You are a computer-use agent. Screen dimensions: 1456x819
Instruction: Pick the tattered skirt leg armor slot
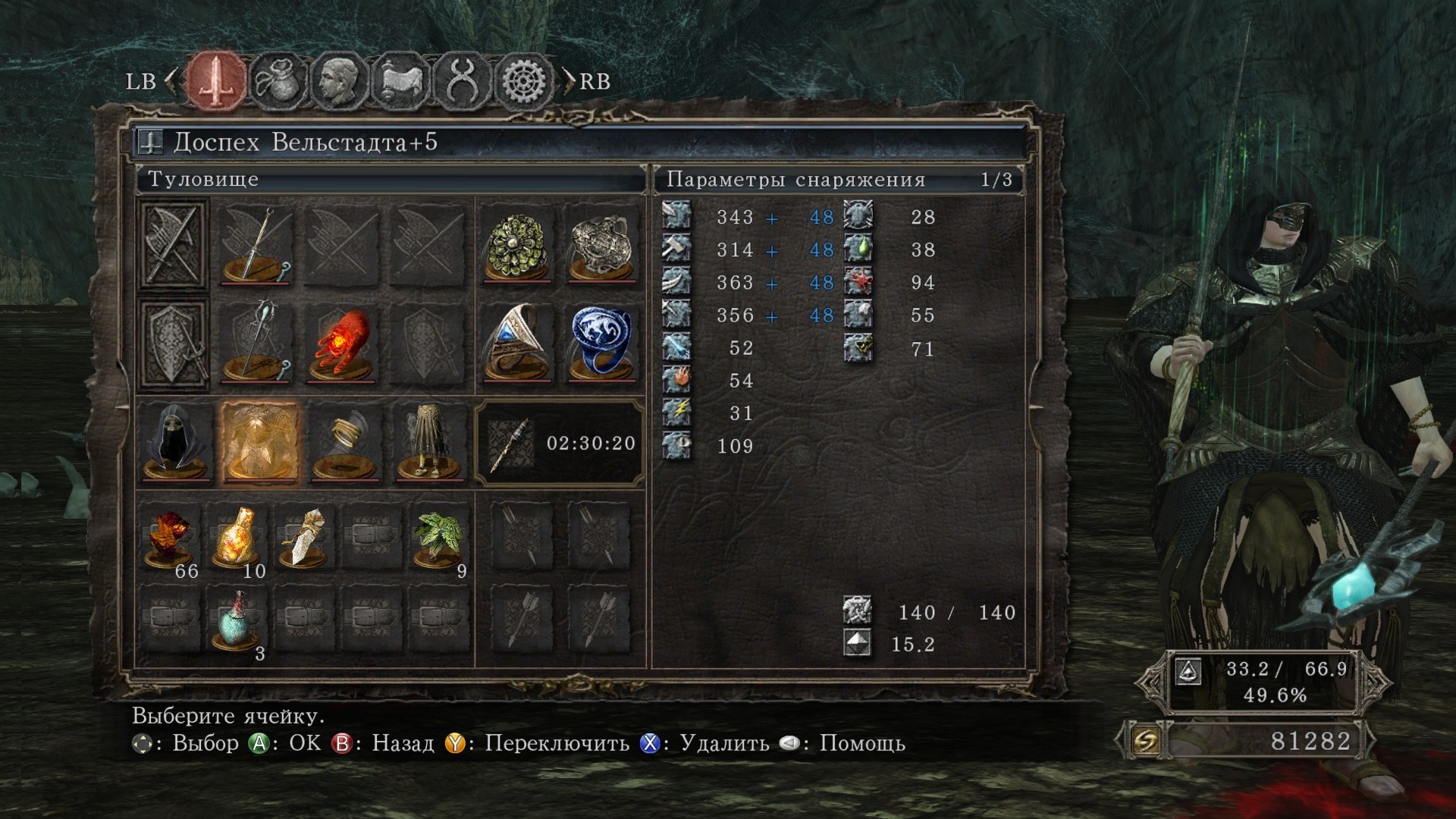pyautogui.click(x=428, y=444)
